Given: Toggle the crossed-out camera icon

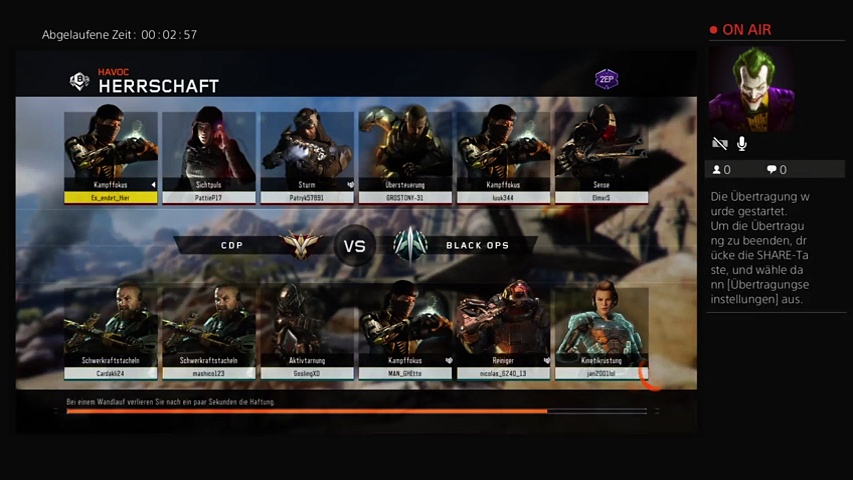Looking at the screenshot, I should (719, 144).
